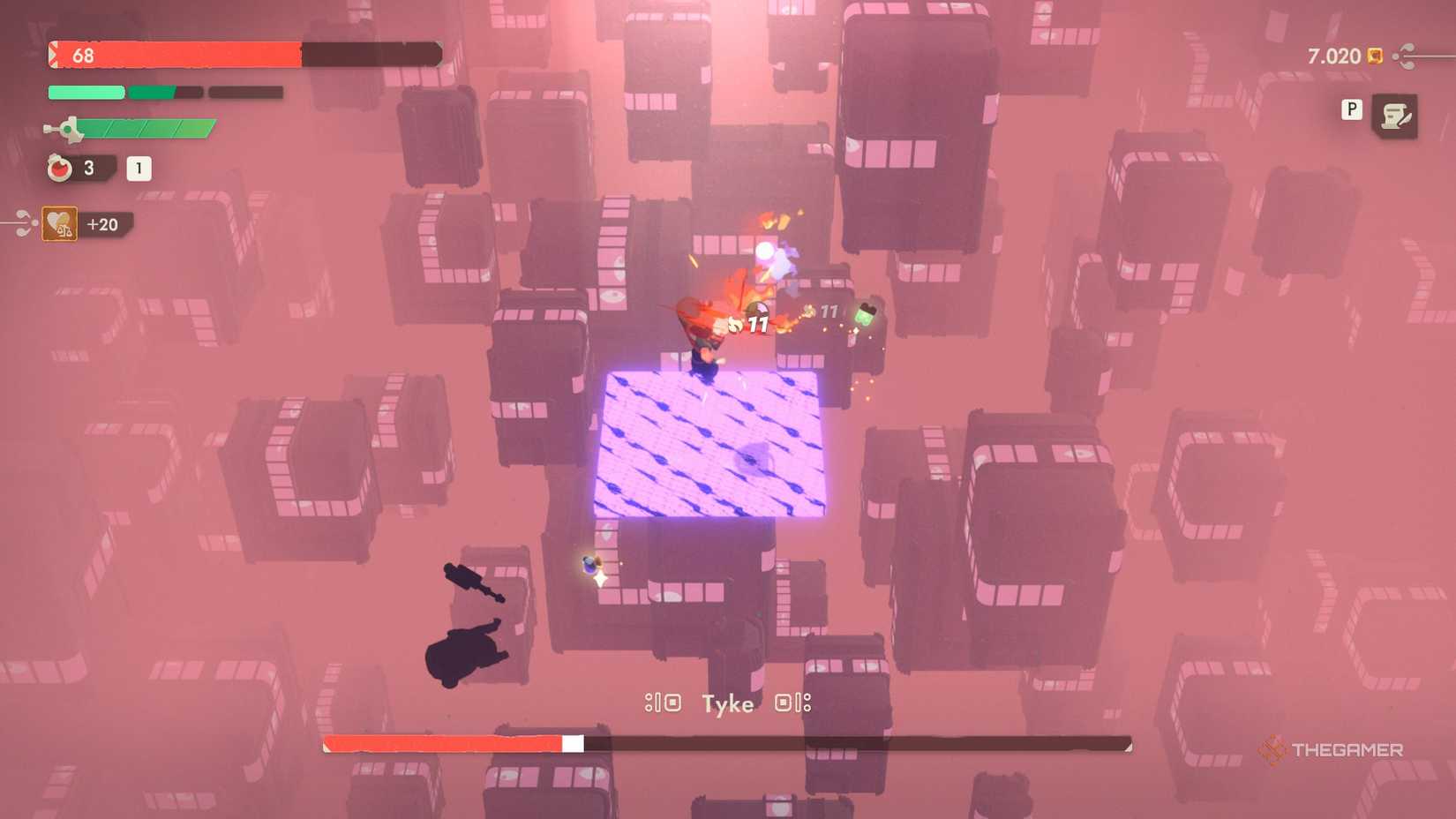Open the scroll-and-quill notes icon top right
The width and height of the screenshot is (1456, 819).
(1397, 116)
